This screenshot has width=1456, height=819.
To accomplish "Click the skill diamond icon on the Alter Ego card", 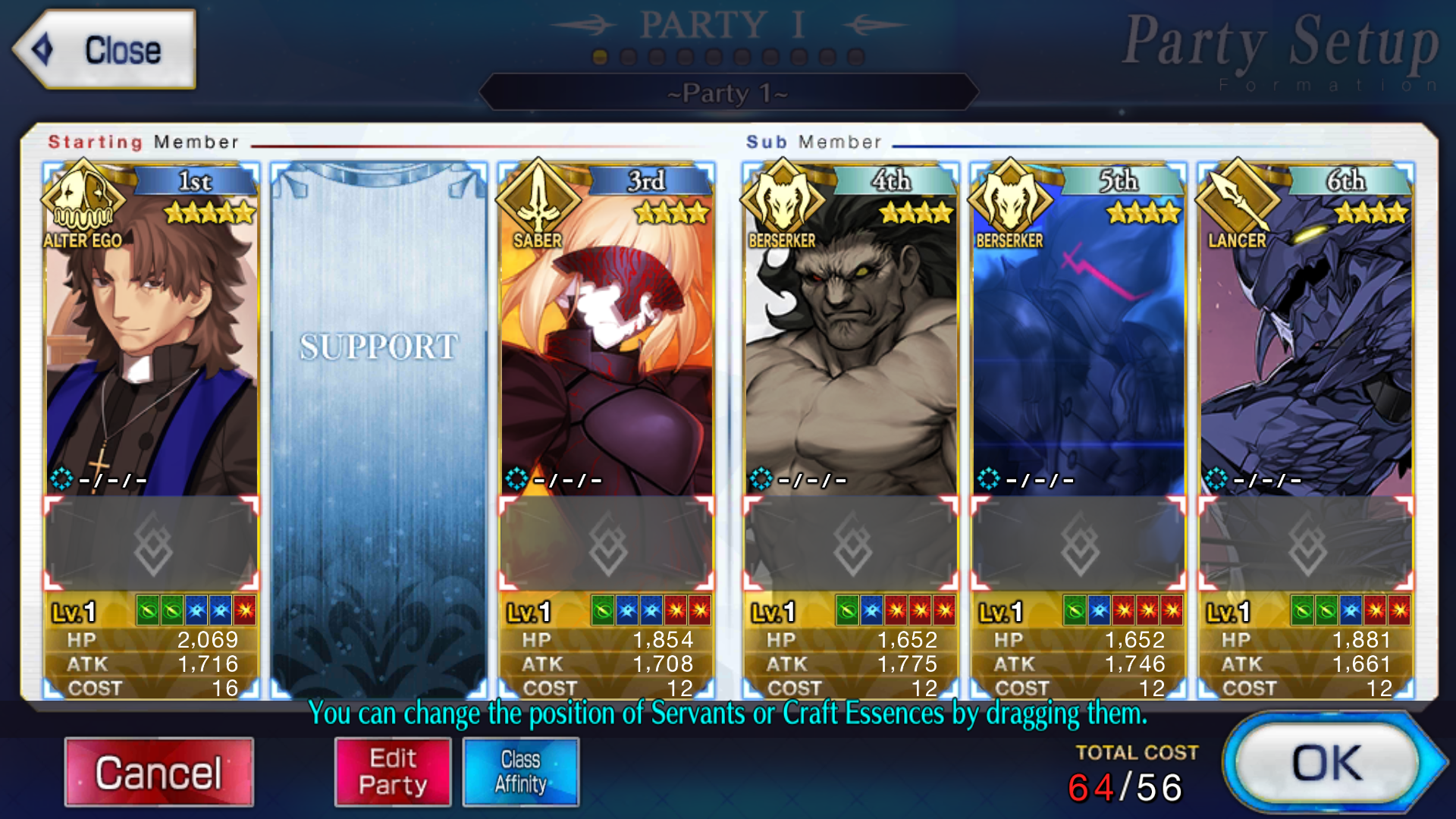I will [x=63, y=479].
